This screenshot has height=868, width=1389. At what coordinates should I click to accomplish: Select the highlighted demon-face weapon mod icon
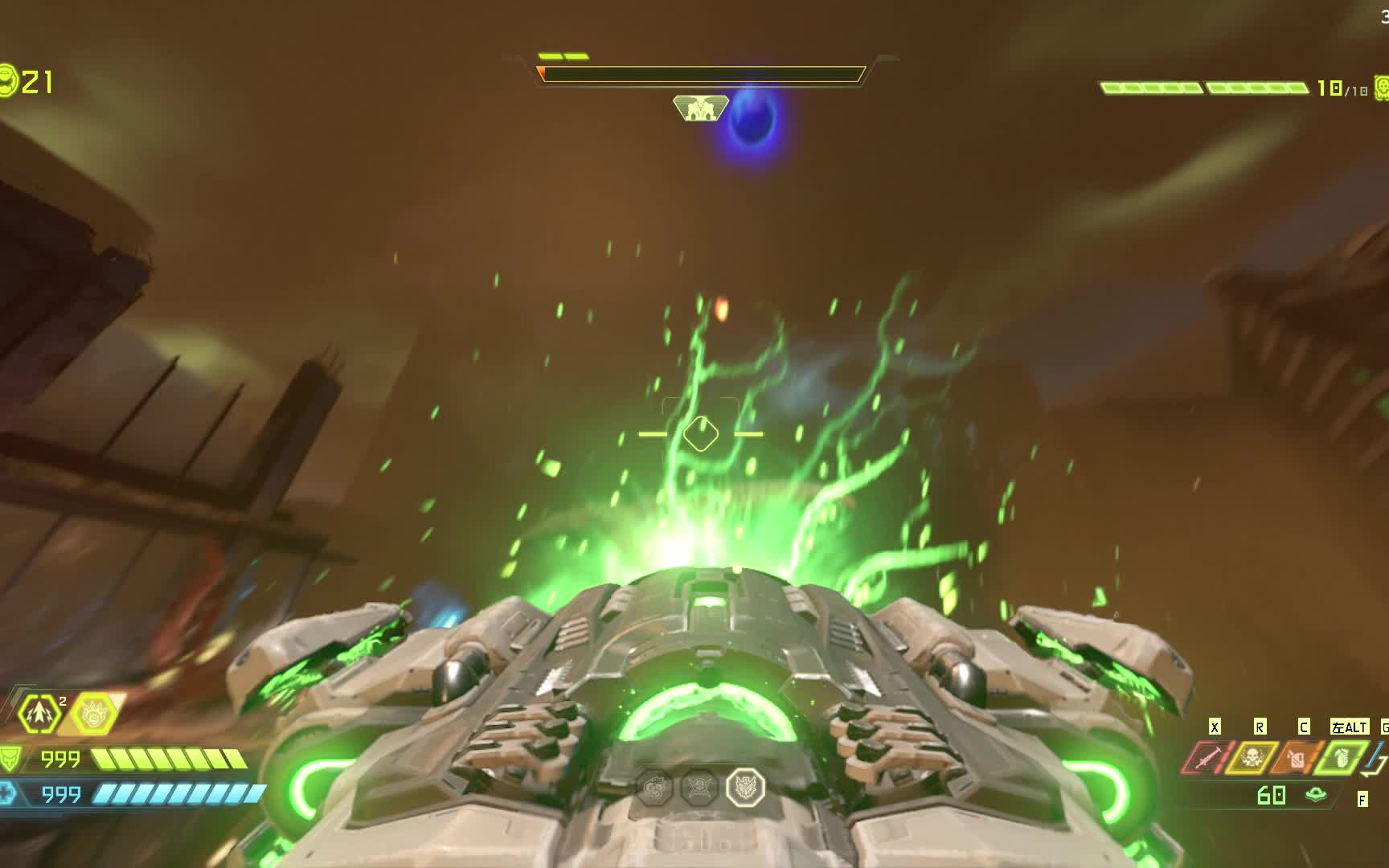coord(744,788)
